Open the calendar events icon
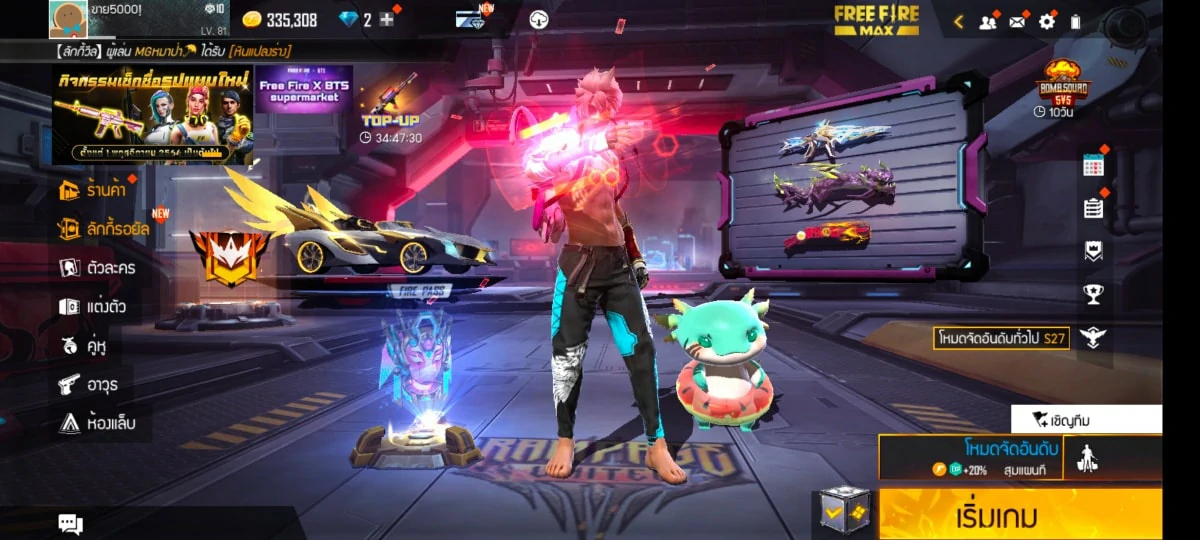This screenshot has width=1200, height=540. (x=1093, y=167)
